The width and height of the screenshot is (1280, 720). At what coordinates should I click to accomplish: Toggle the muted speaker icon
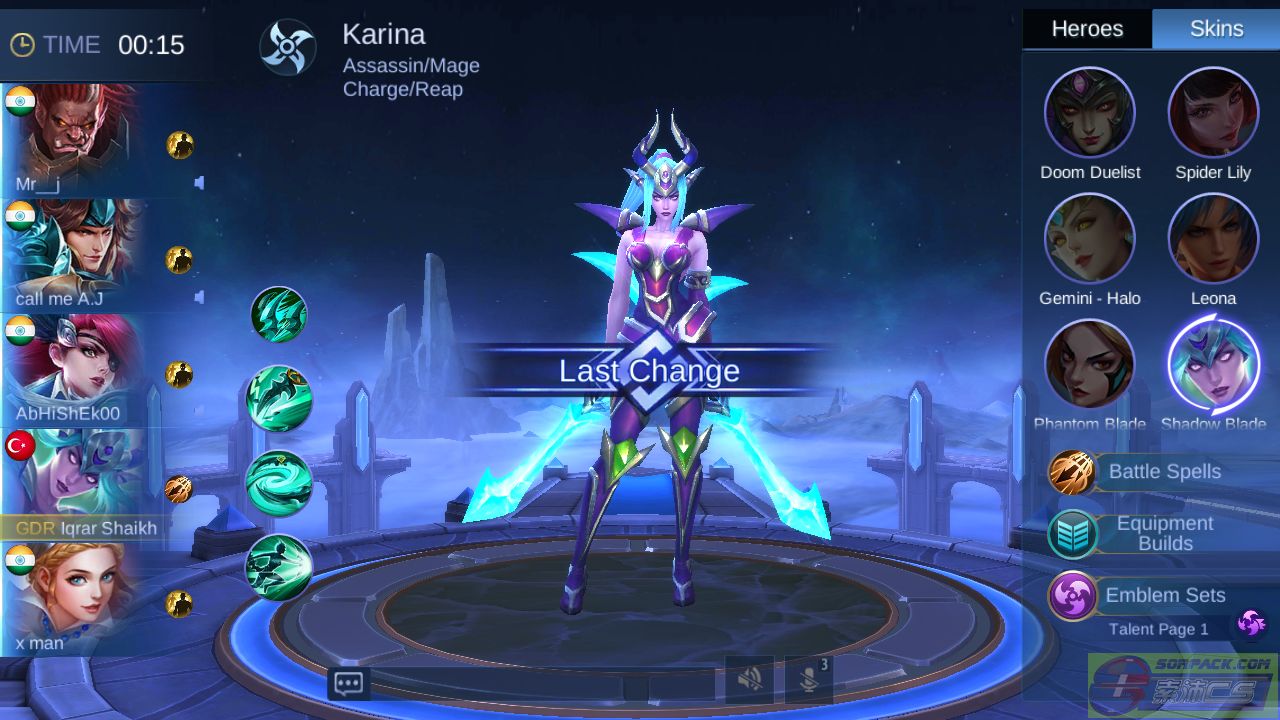pos(749,680)
